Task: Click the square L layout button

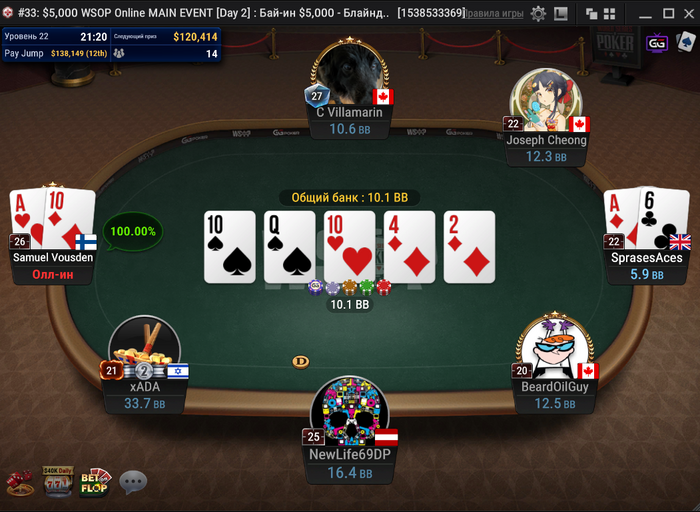Action: [560, 14]
